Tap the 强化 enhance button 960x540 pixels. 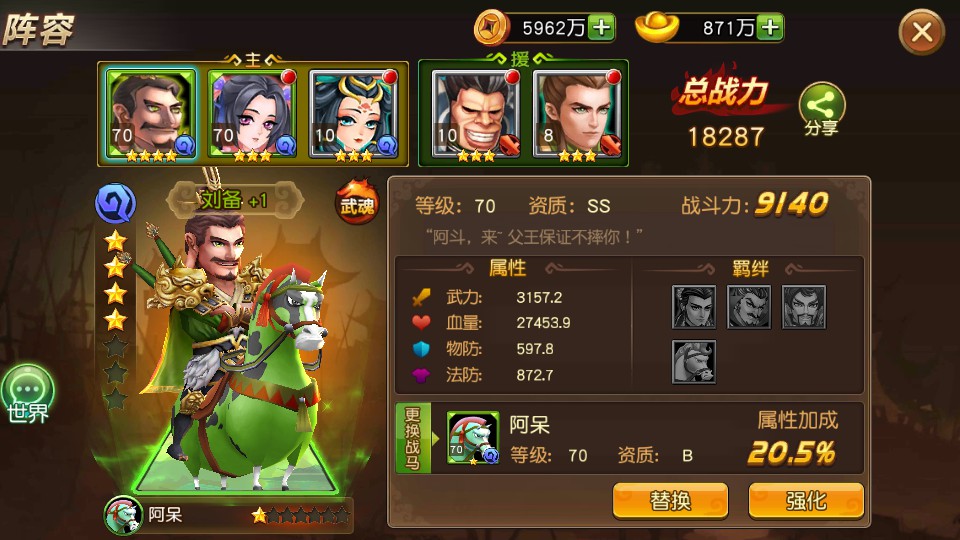click(x=806, y=500)
